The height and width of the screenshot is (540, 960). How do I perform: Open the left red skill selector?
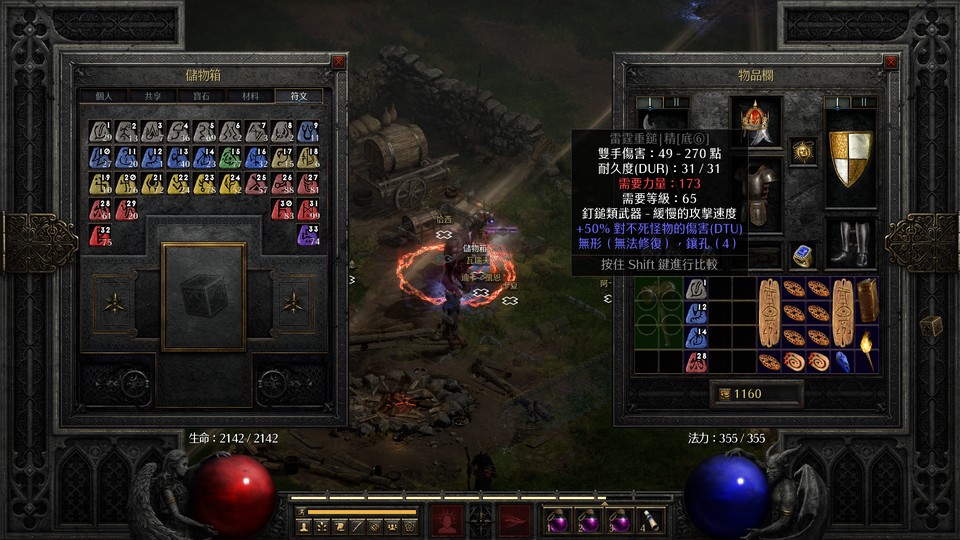(445, 520)
